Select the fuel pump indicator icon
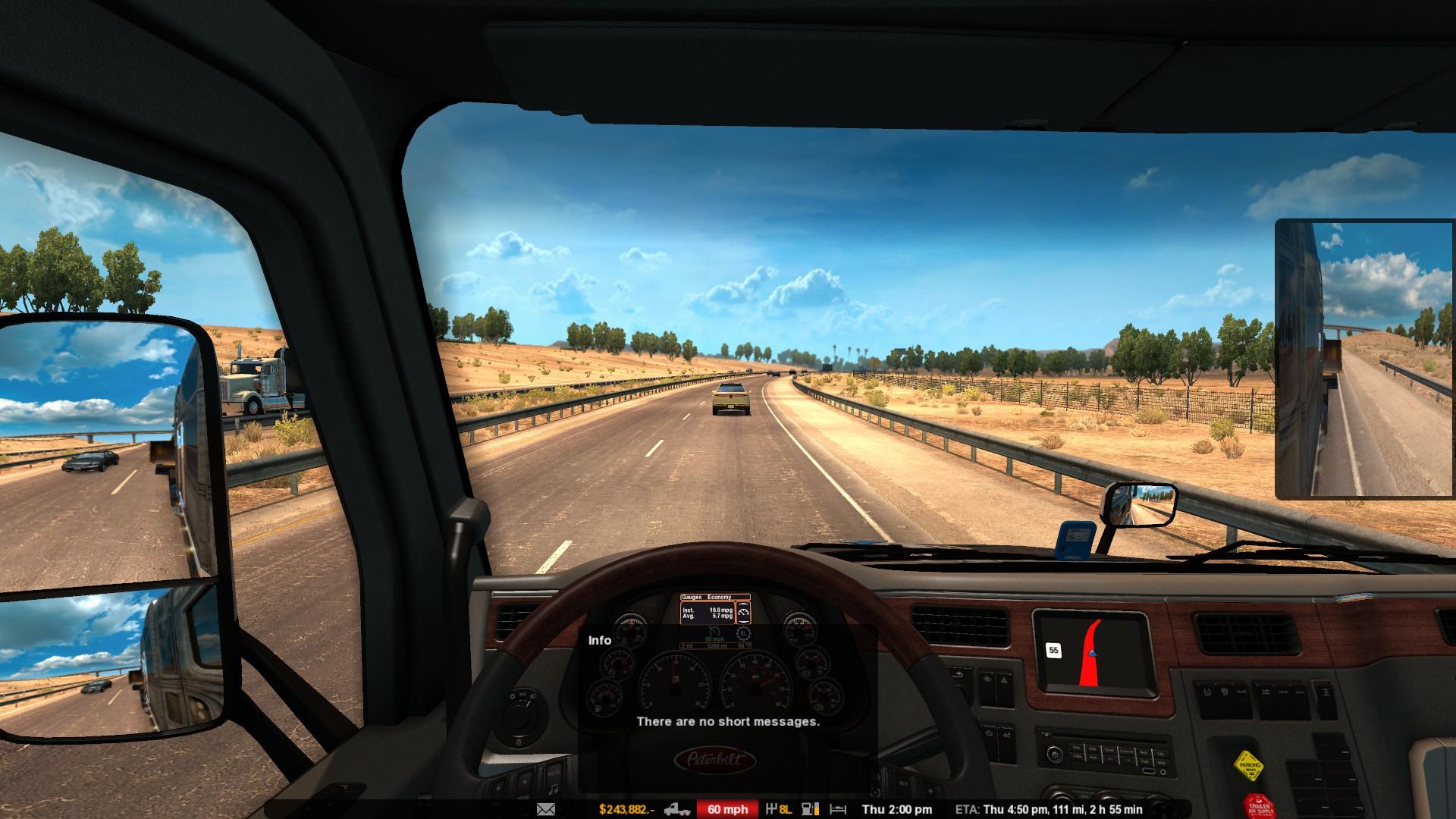 click(810, 809)
